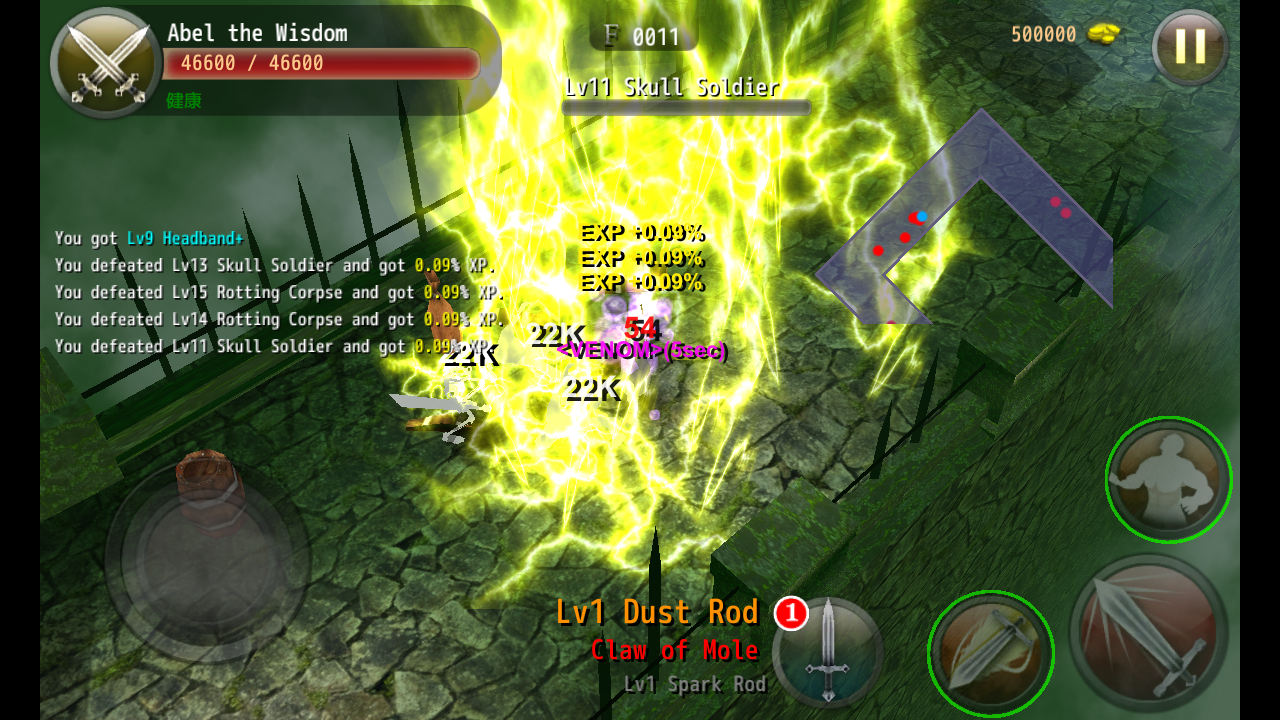Open the dungeon minimap

point(966,220)
